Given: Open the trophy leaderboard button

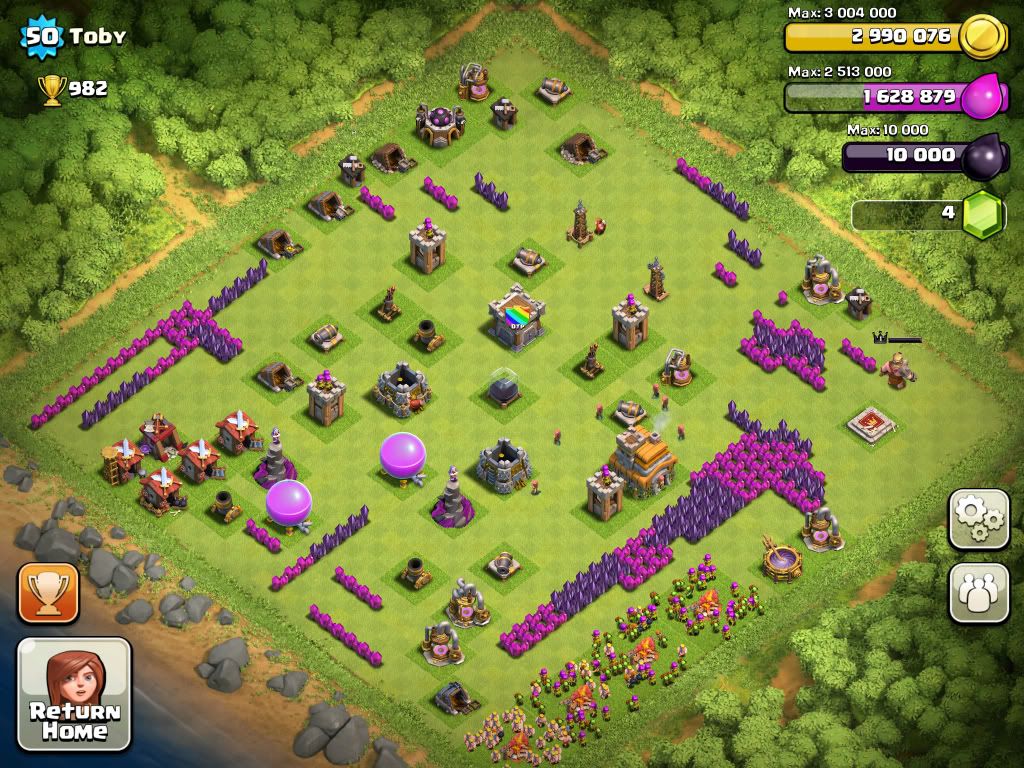Looking at the screenshot, I should pyautogui.click(x=48, y=593).
